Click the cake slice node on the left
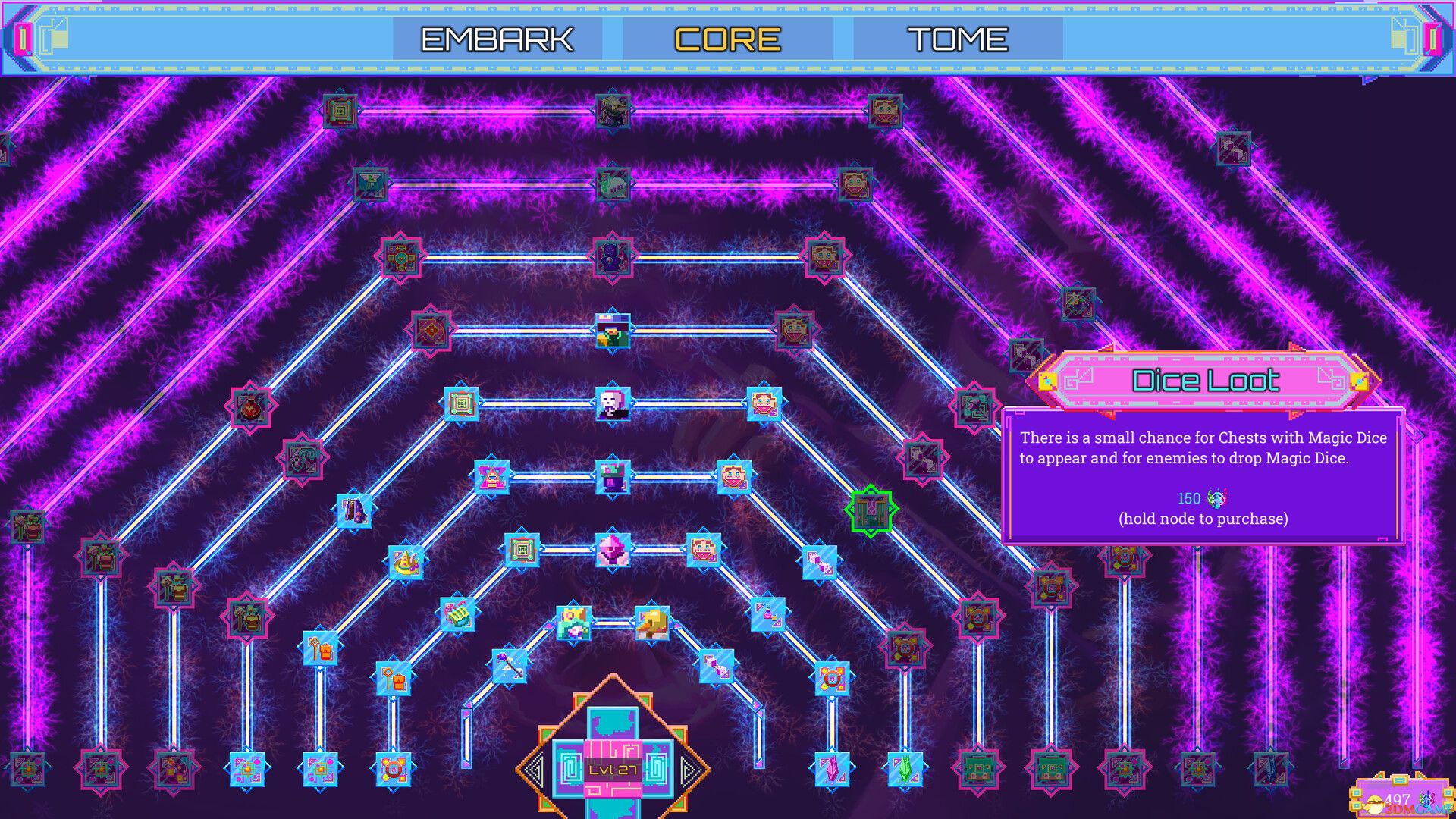The width and height of the screenshot is (1456, 819). tap(405, 561)
